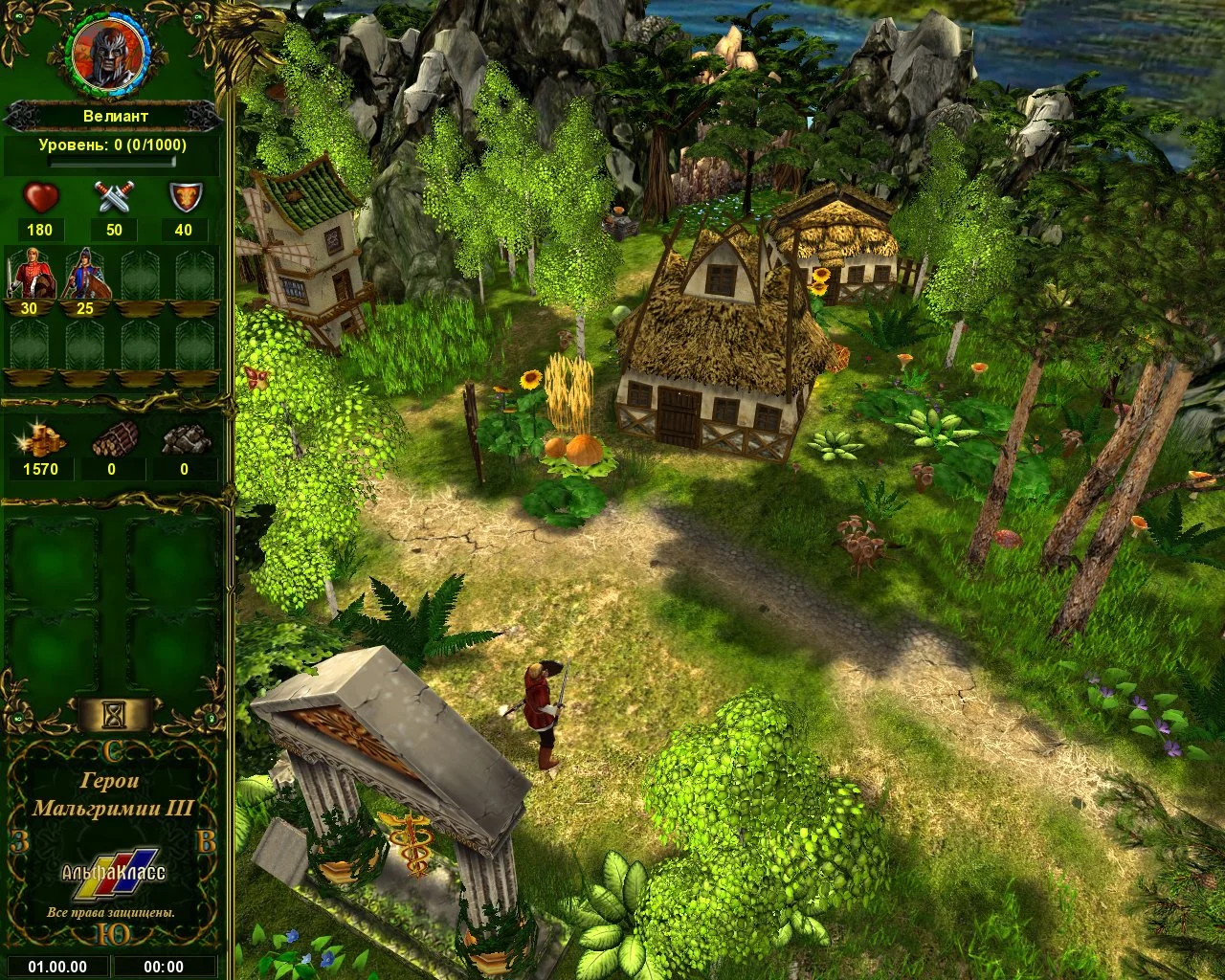Click the wood logs resource icon
This screenshot has height=980, width=1225.
click(x=112, y=440)
